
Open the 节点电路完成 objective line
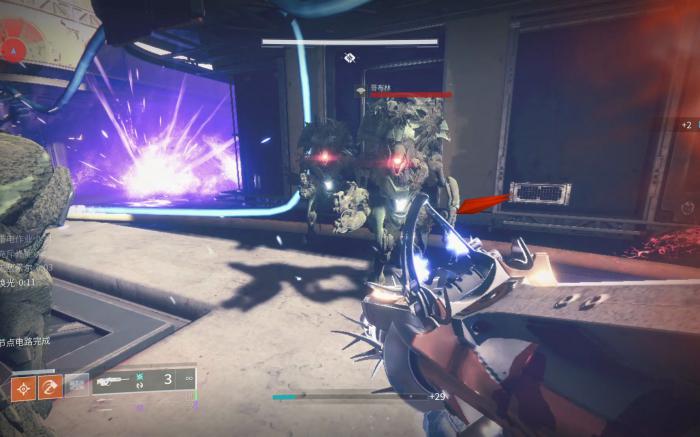coord(26,341)
